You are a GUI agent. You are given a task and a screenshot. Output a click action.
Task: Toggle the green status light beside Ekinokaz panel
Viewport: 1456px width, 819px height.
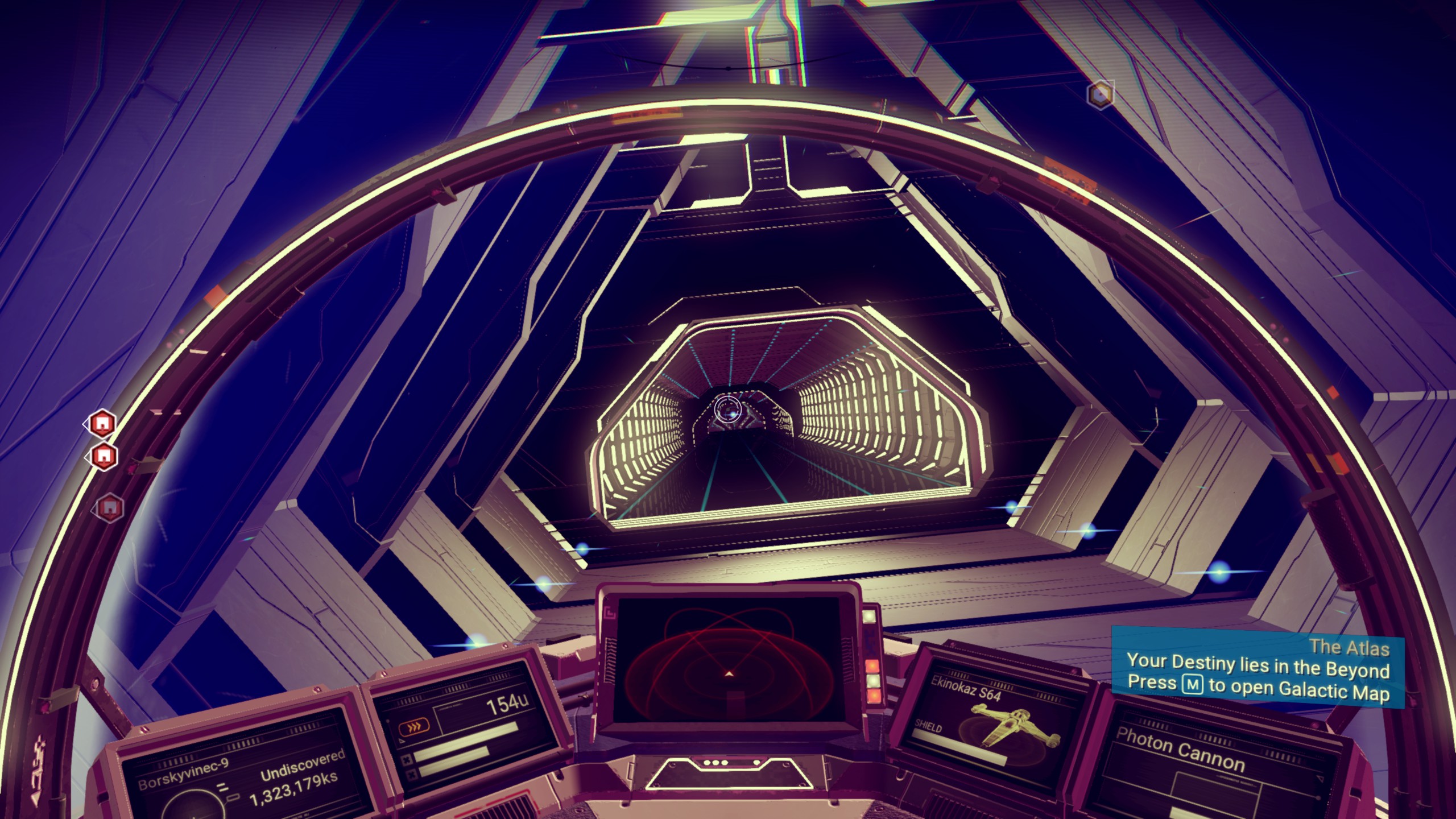[x=873, y=681]
